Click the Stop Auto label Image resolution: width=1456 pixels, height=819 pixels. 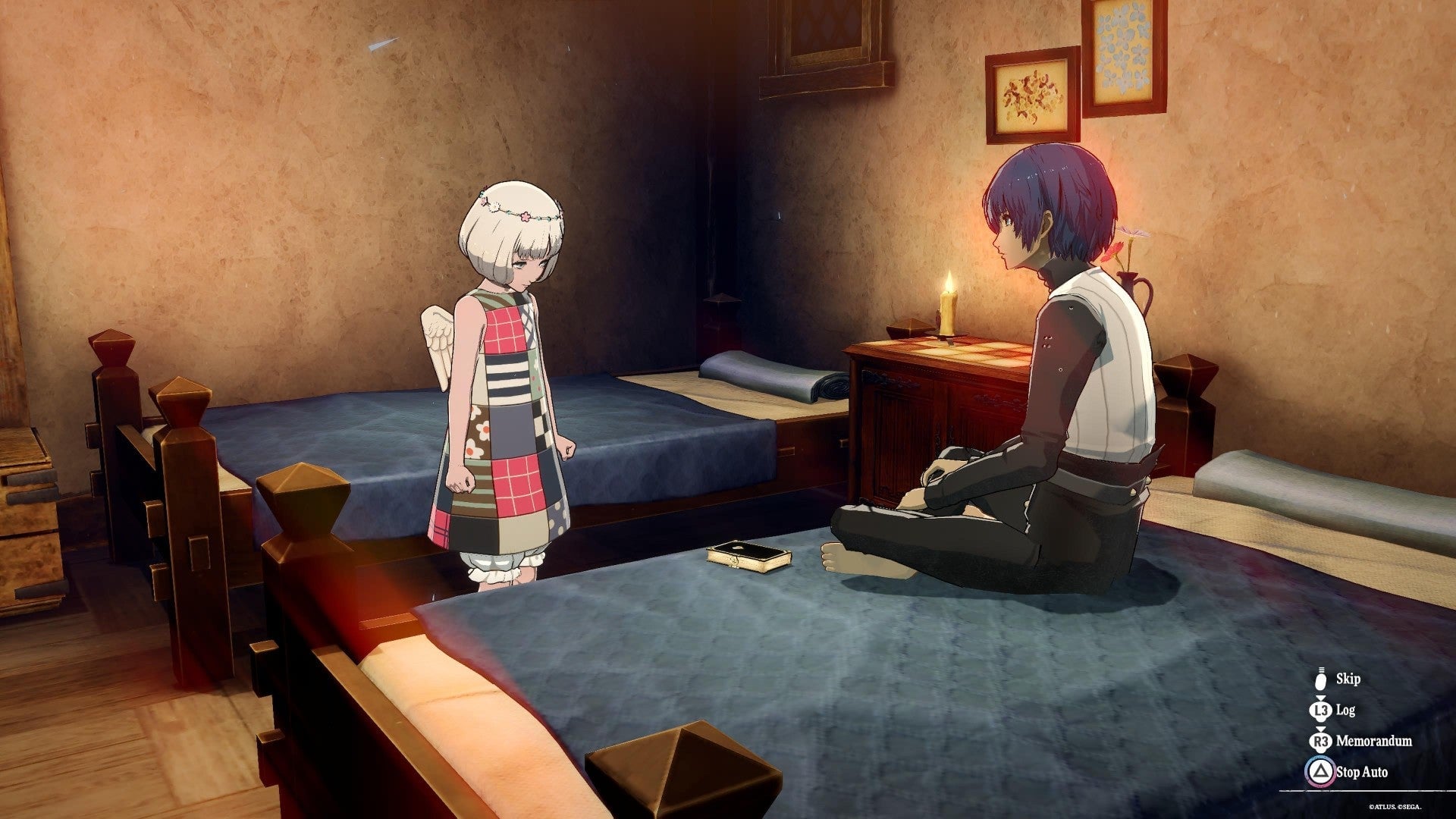pyautogui.click(x=1362, y=771)
